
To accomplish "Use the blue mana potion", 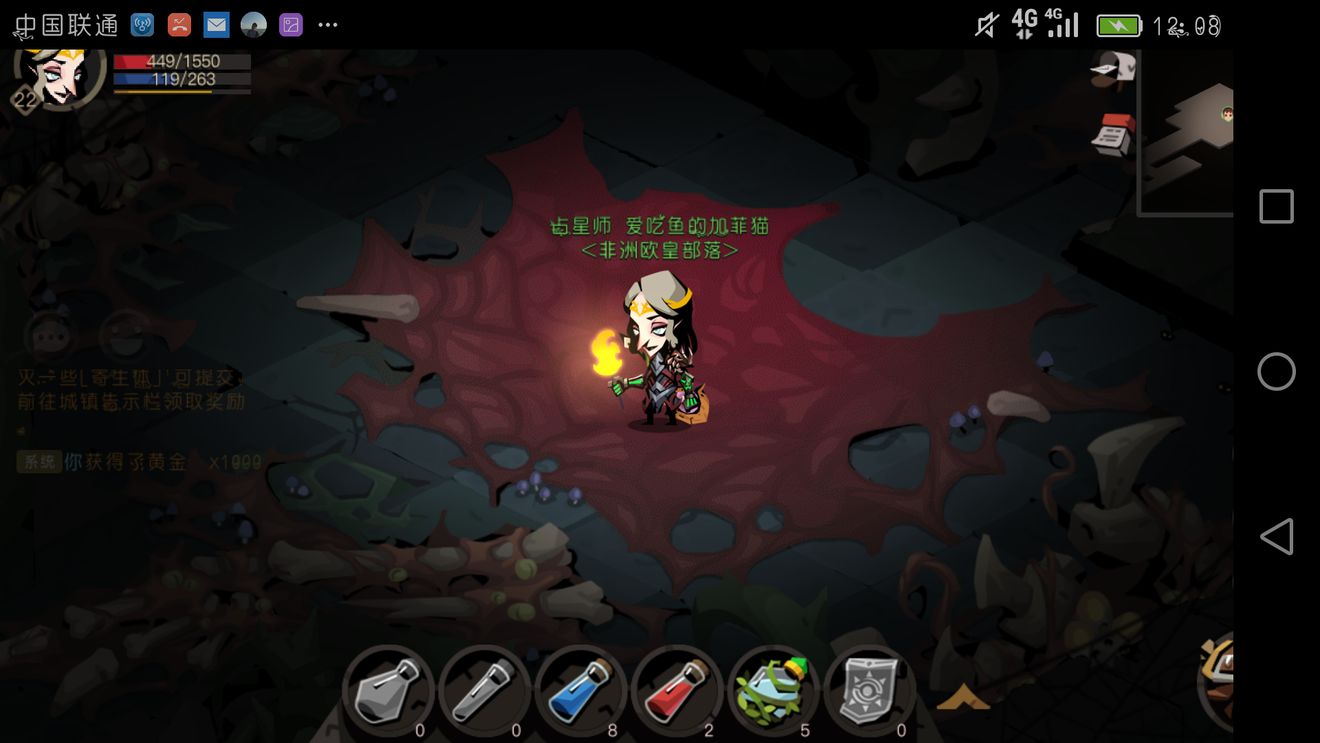I will tap(580, 690).
